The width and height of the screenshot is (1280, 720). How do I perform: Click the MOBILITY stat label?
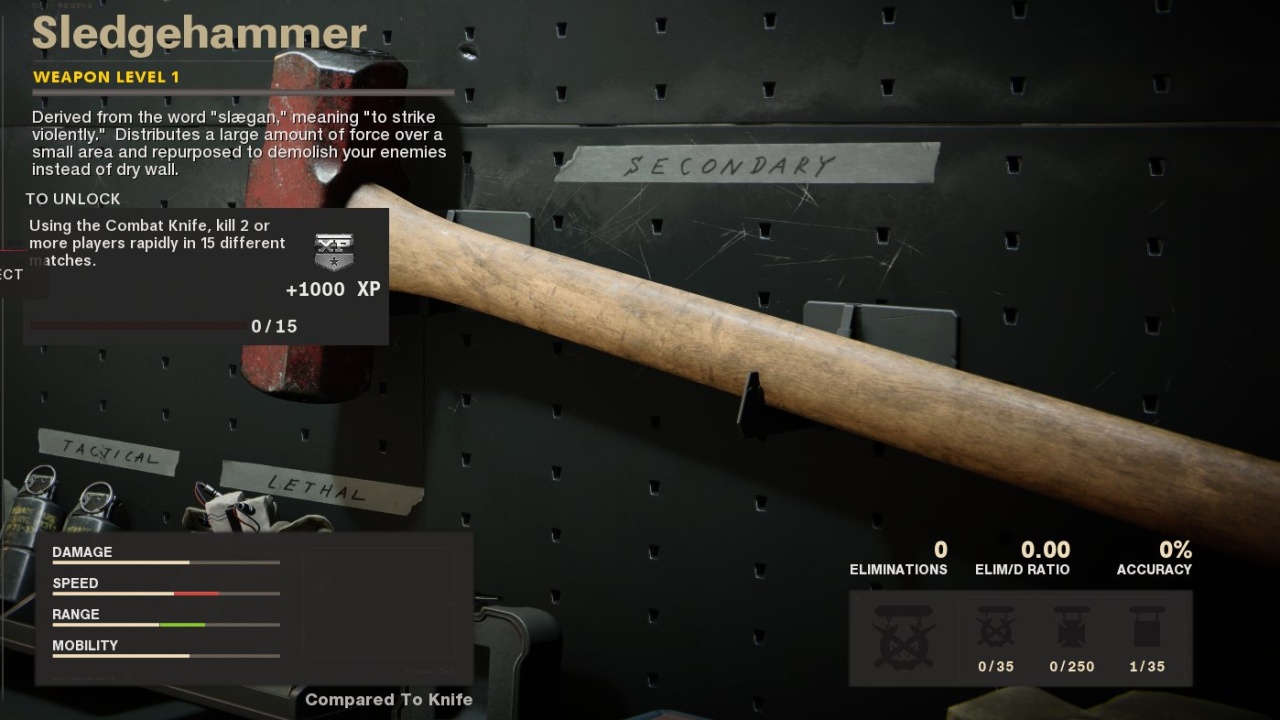(x=85, y=645)
